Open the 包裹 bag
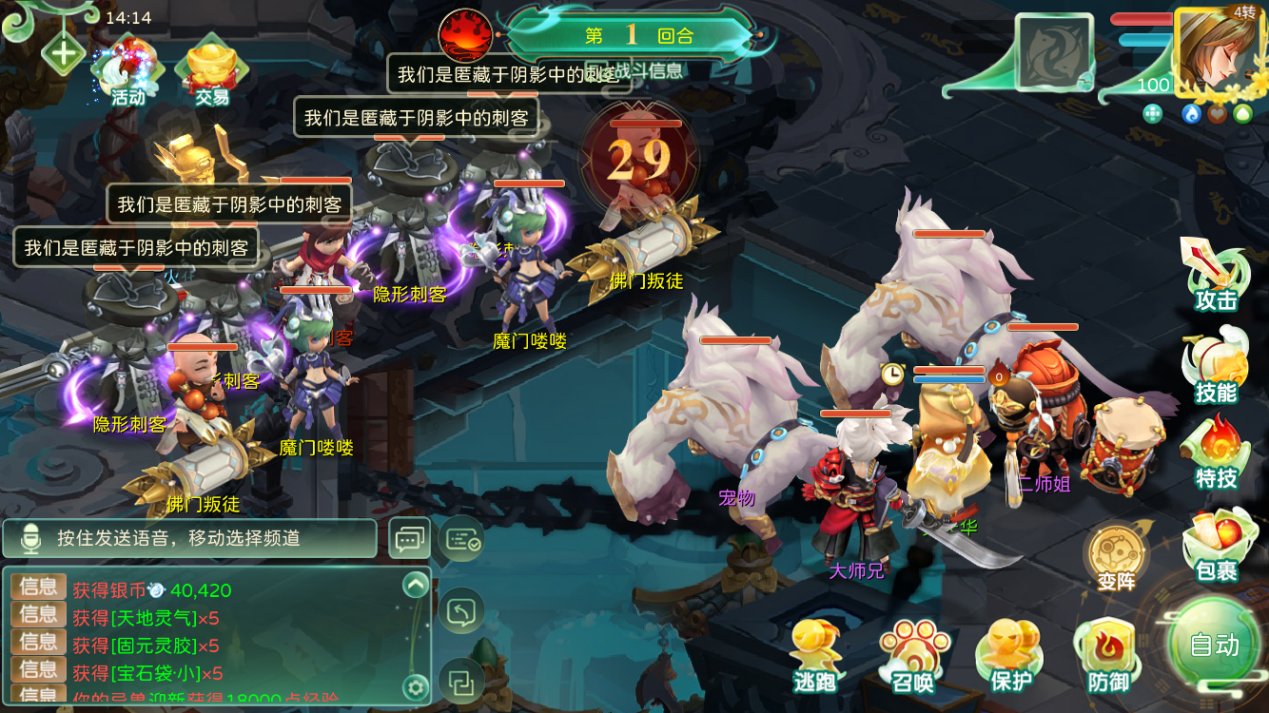The height and width of the screenshot is (713, 1269). click(1216, 547)
